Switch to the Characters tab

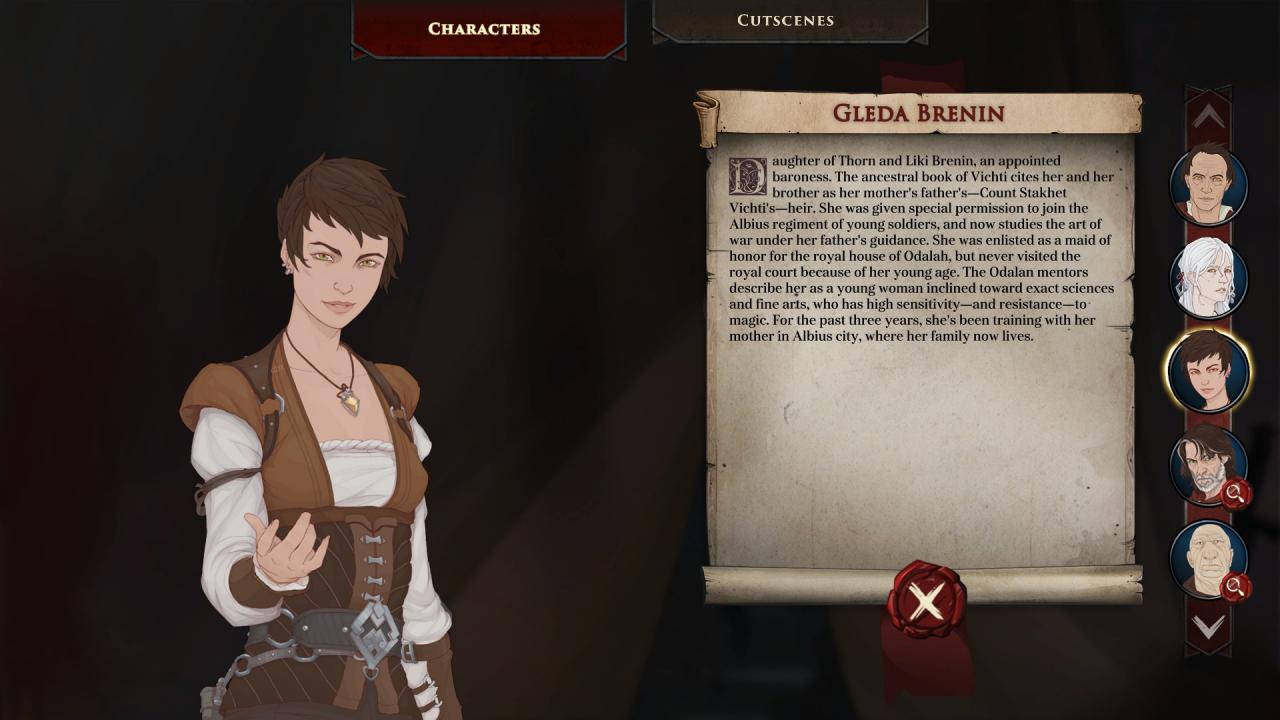[484, 28]
